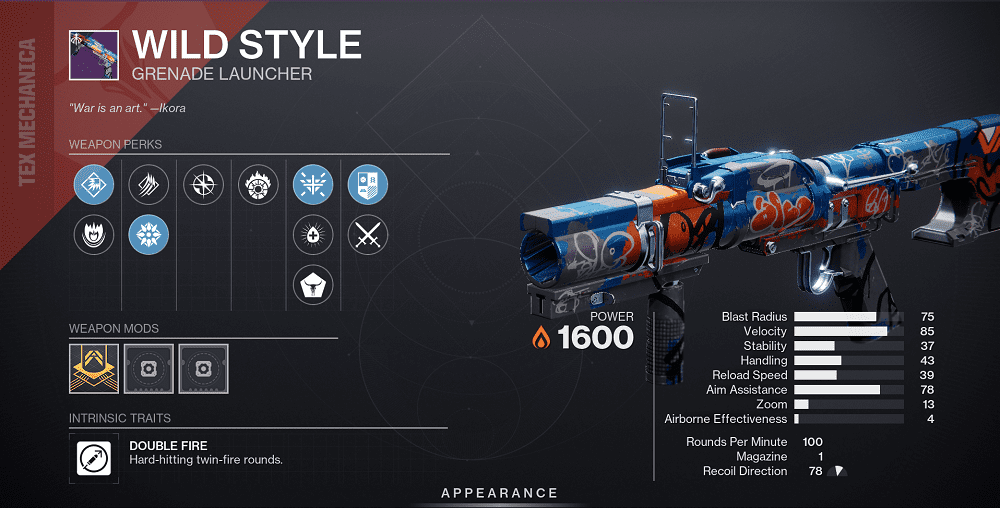
Task: Open the golden chevron weapon mod slot
Action: (x=94, y=368)
